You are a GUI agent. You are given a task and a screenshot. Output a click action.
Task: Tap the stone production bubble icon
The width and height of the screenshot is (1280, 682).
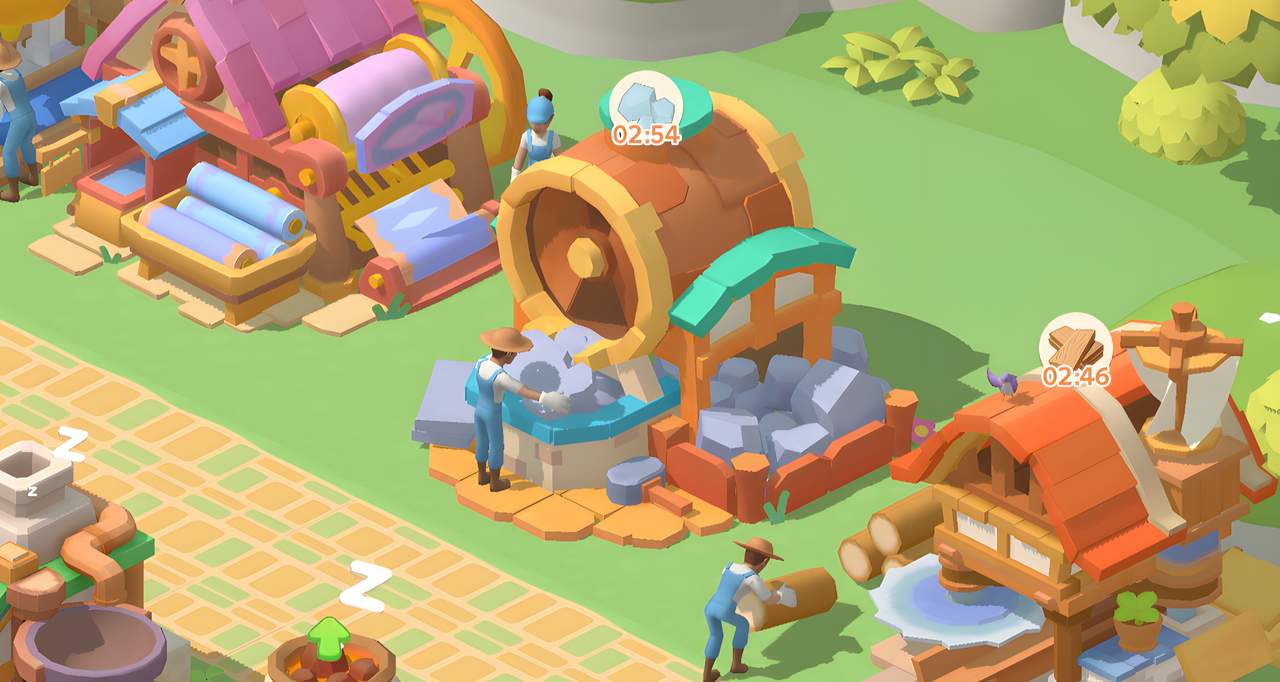(x=646, y=102)
